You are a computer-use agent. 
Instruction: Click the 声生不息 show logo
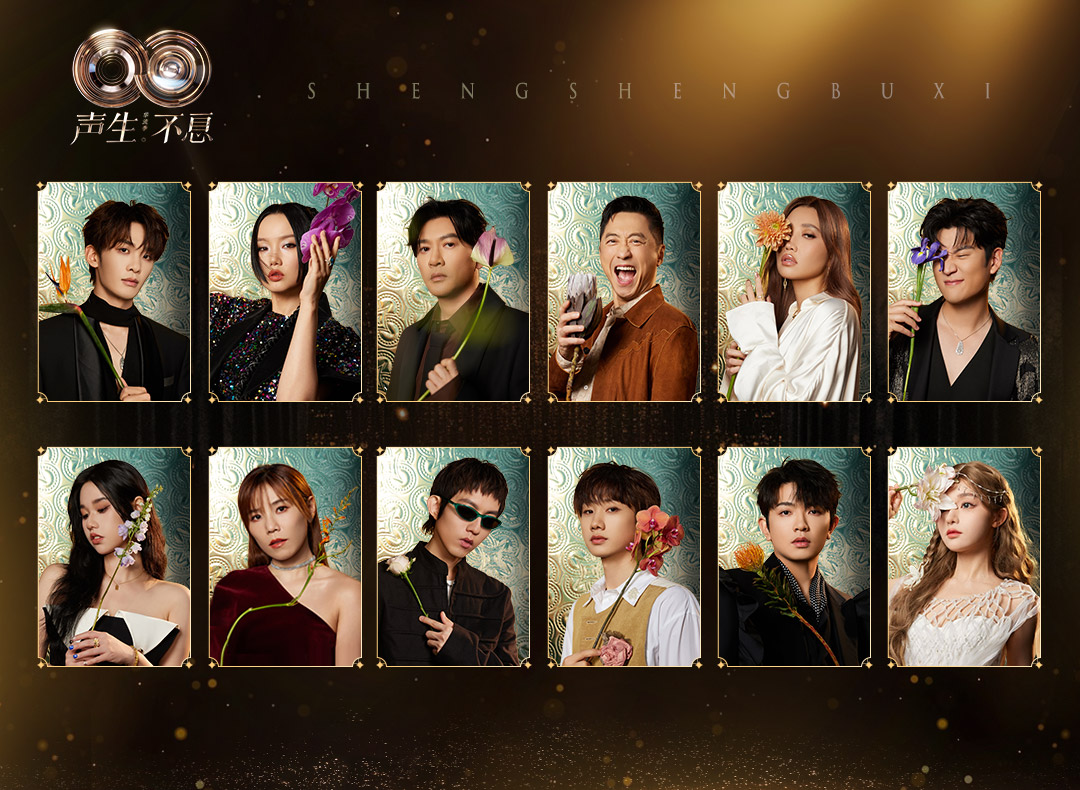[141, 87]
